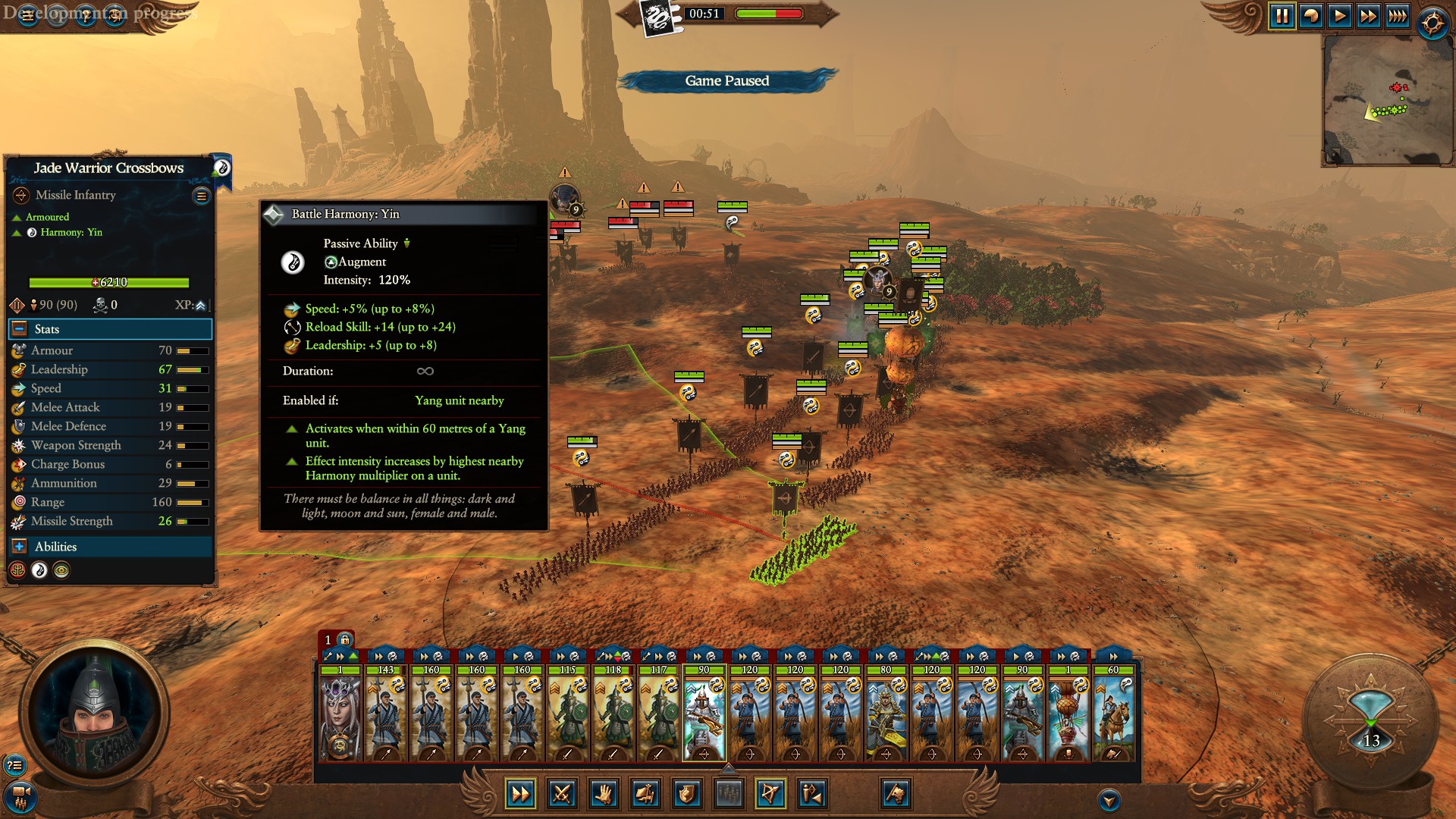Select the melee attack orders icon

click(561, 795)
